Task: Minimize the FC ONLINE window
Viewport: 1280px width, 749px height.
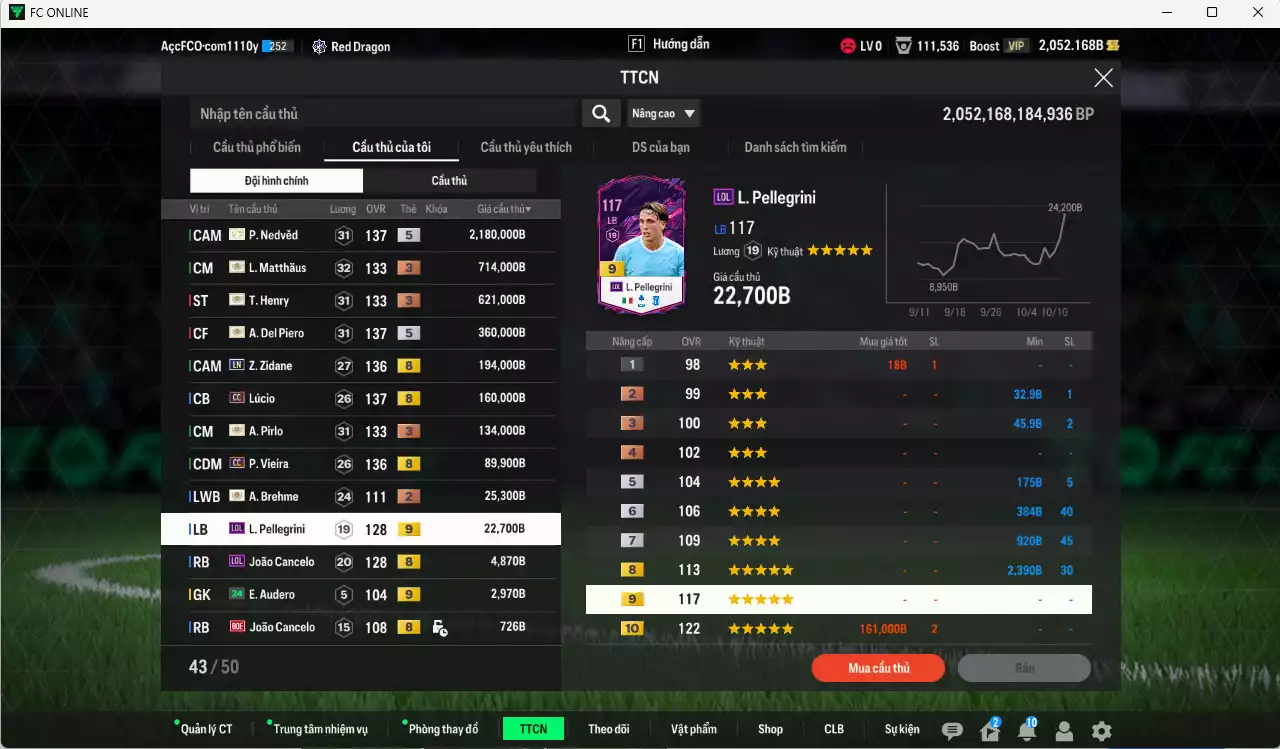Action: 1166,12
